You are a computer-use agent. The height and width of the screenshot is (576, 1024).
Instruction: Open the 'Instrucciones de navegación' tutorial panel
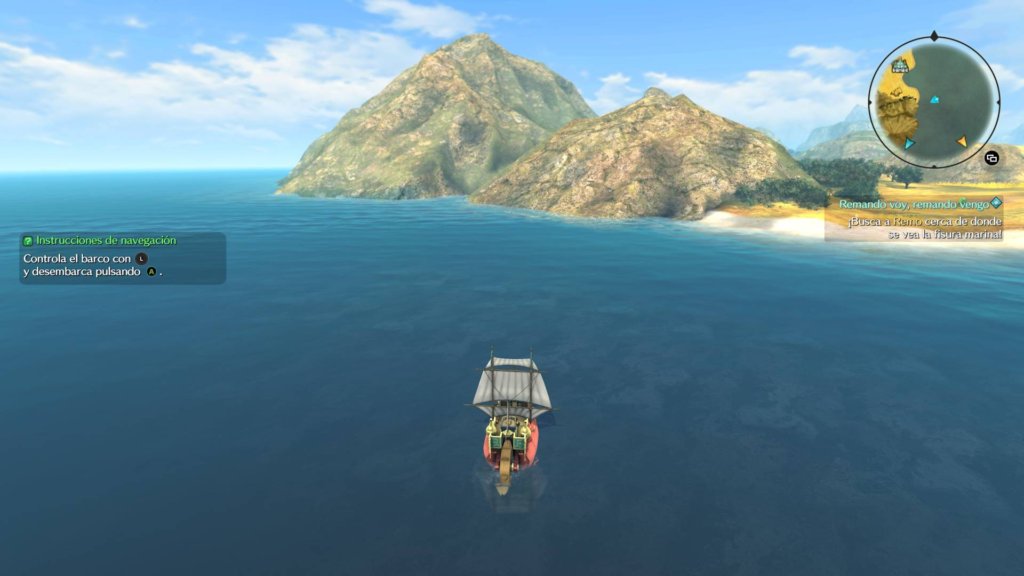(122, 258)
